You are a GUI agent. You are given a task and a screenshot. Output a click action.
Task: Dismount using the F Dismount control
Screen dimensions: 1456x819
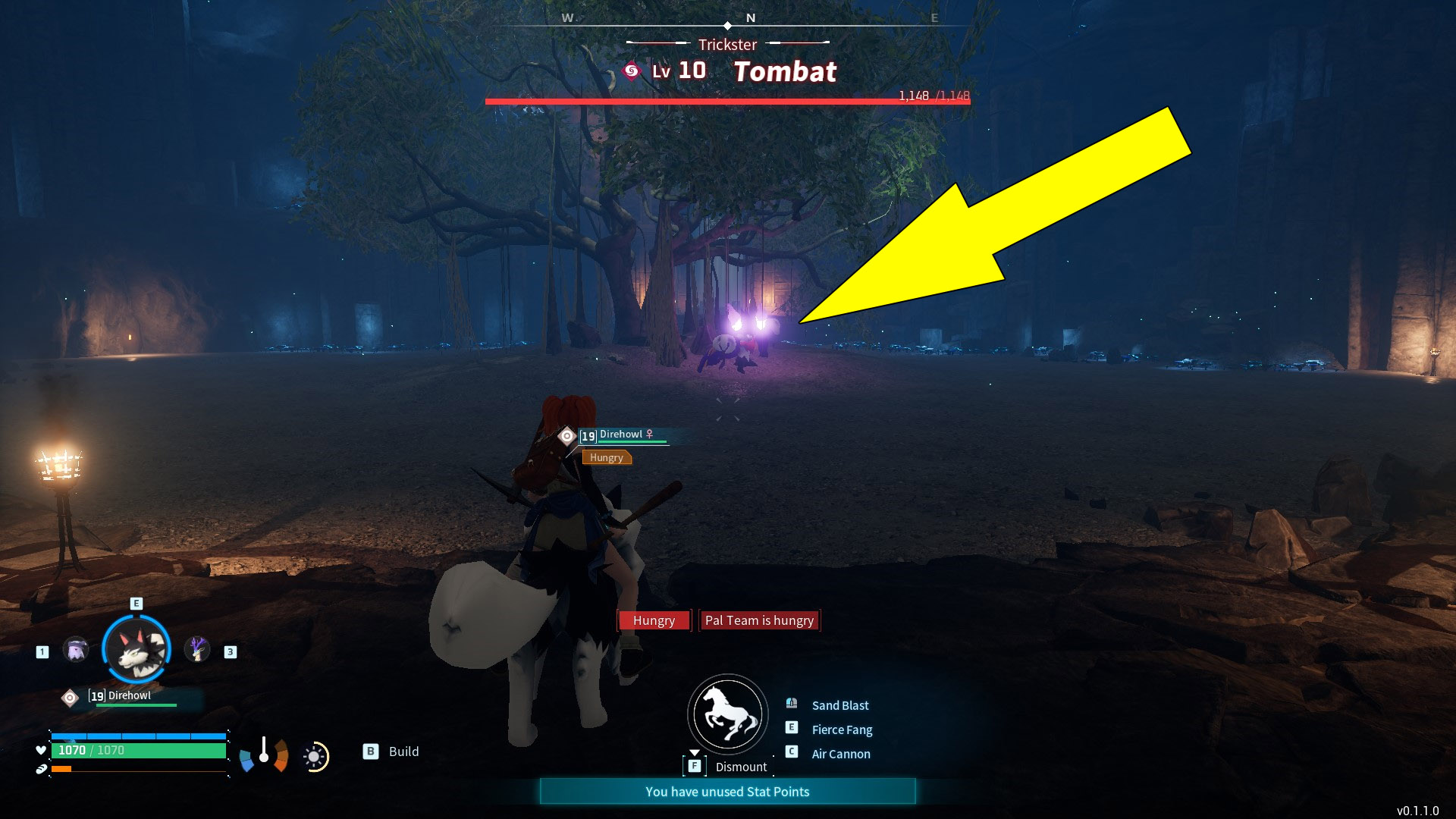click(x=694, y=766)
